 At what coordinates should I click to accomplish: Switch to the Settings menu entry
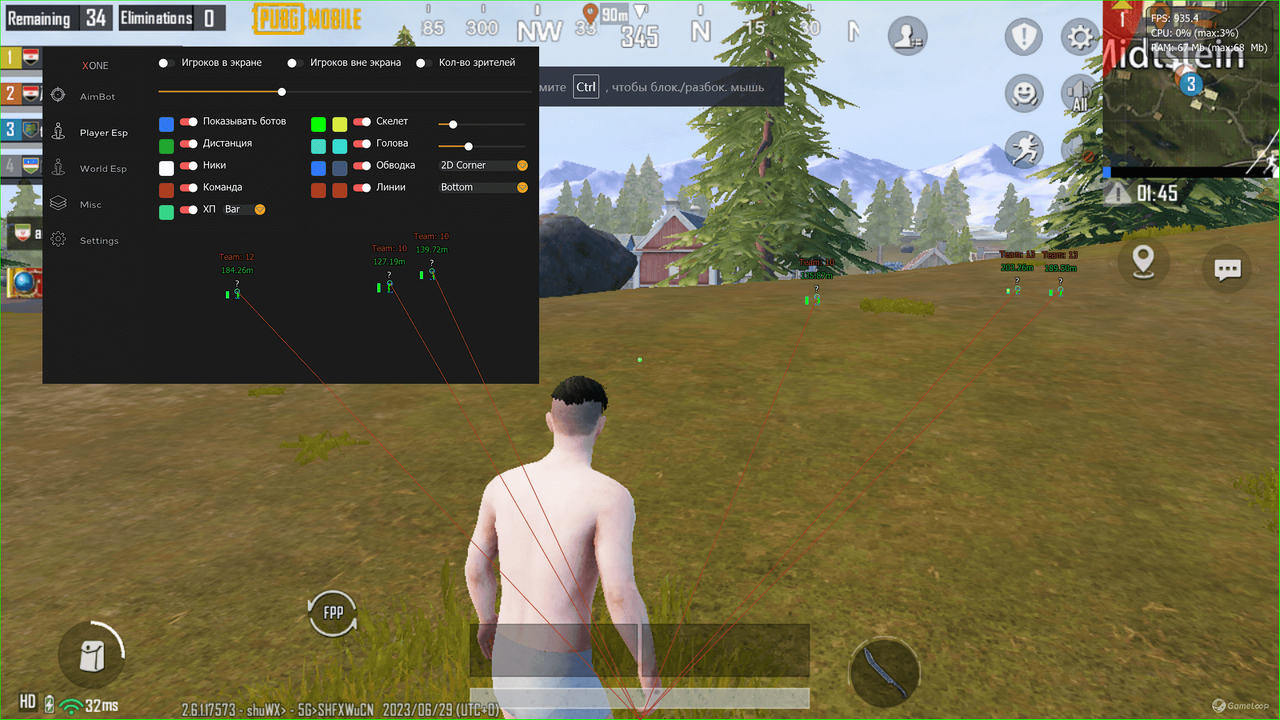58,240
